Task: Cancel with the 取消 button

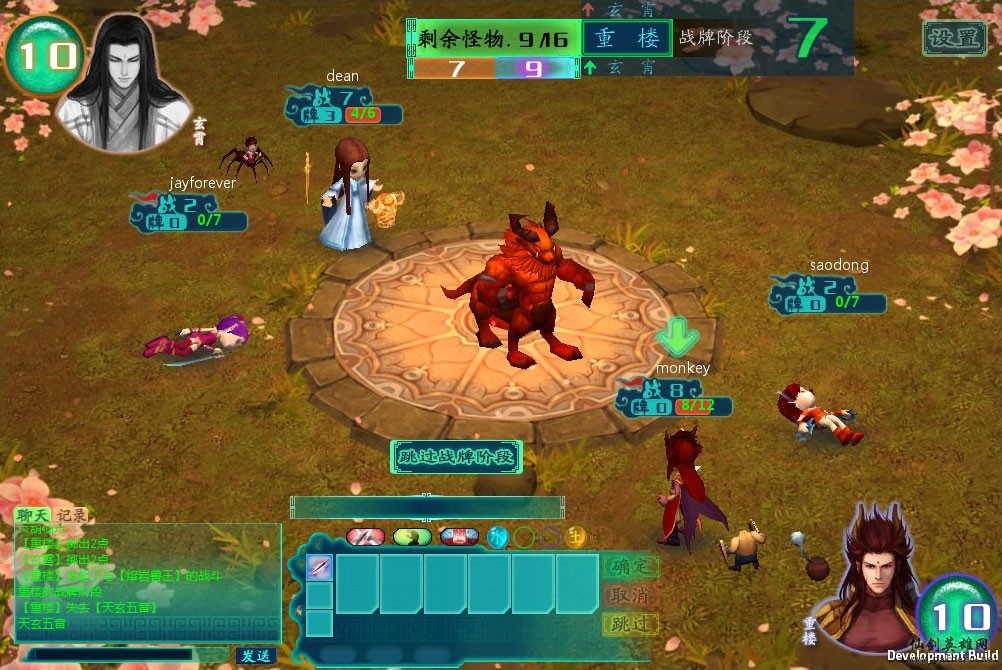Action: pyautogui.click(x=631, y=595)
